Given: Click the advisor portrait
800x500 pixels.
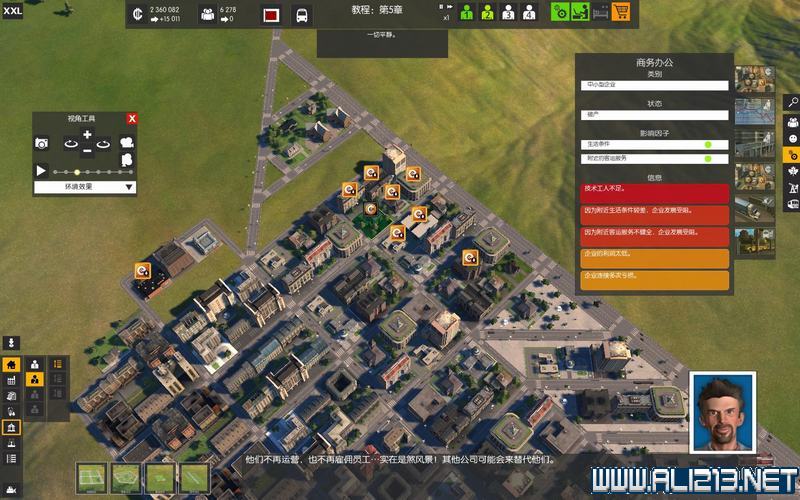Looking at the screenshot, I should coord(723,410).
